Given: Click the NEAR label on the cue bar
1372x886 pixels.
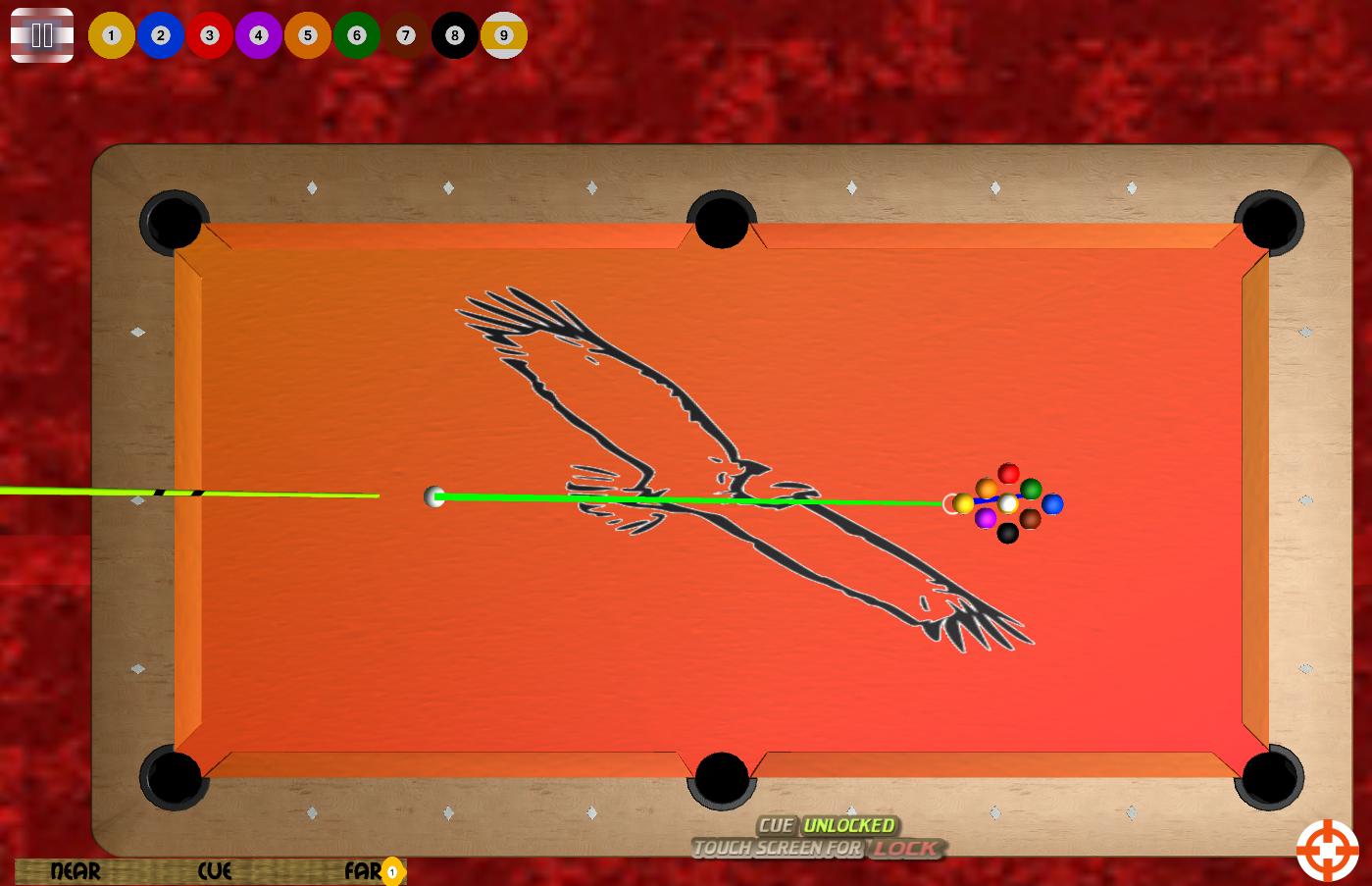Looking at the screenshot, I should (74, 871).
